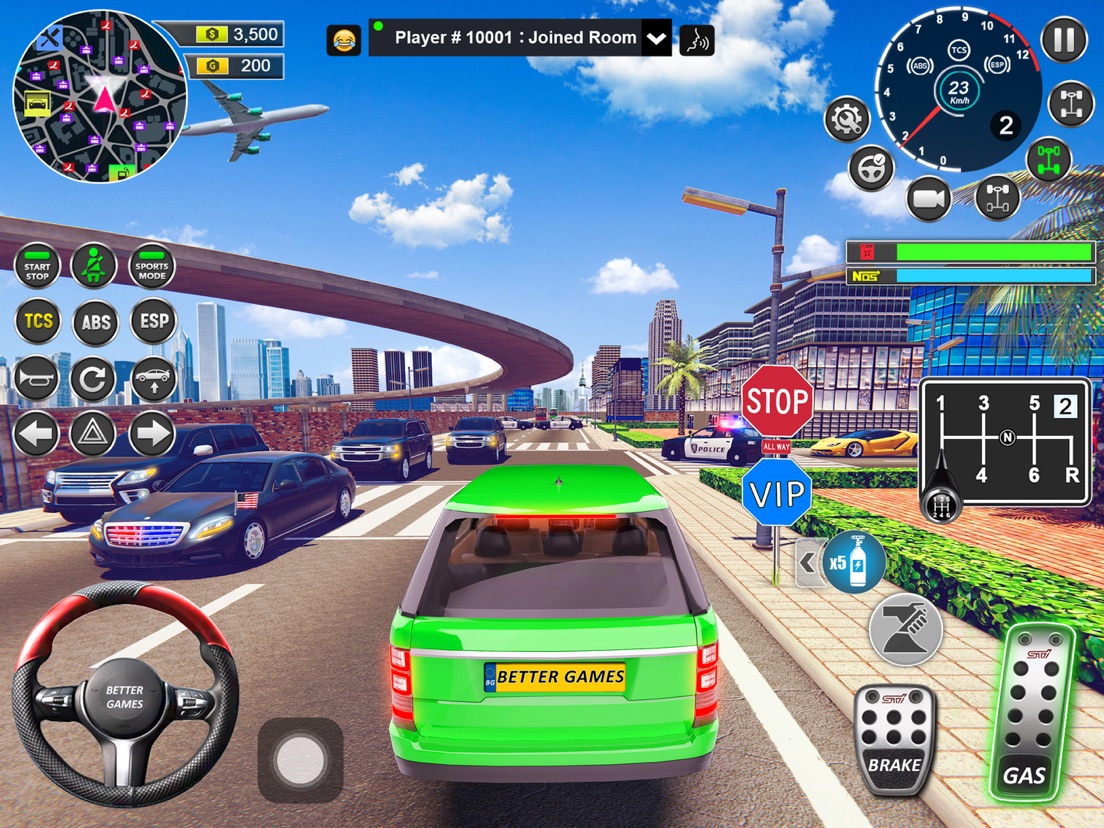Pause the game
The width and height of the screenshot is (1104, 828).
tap(1063, 41)
